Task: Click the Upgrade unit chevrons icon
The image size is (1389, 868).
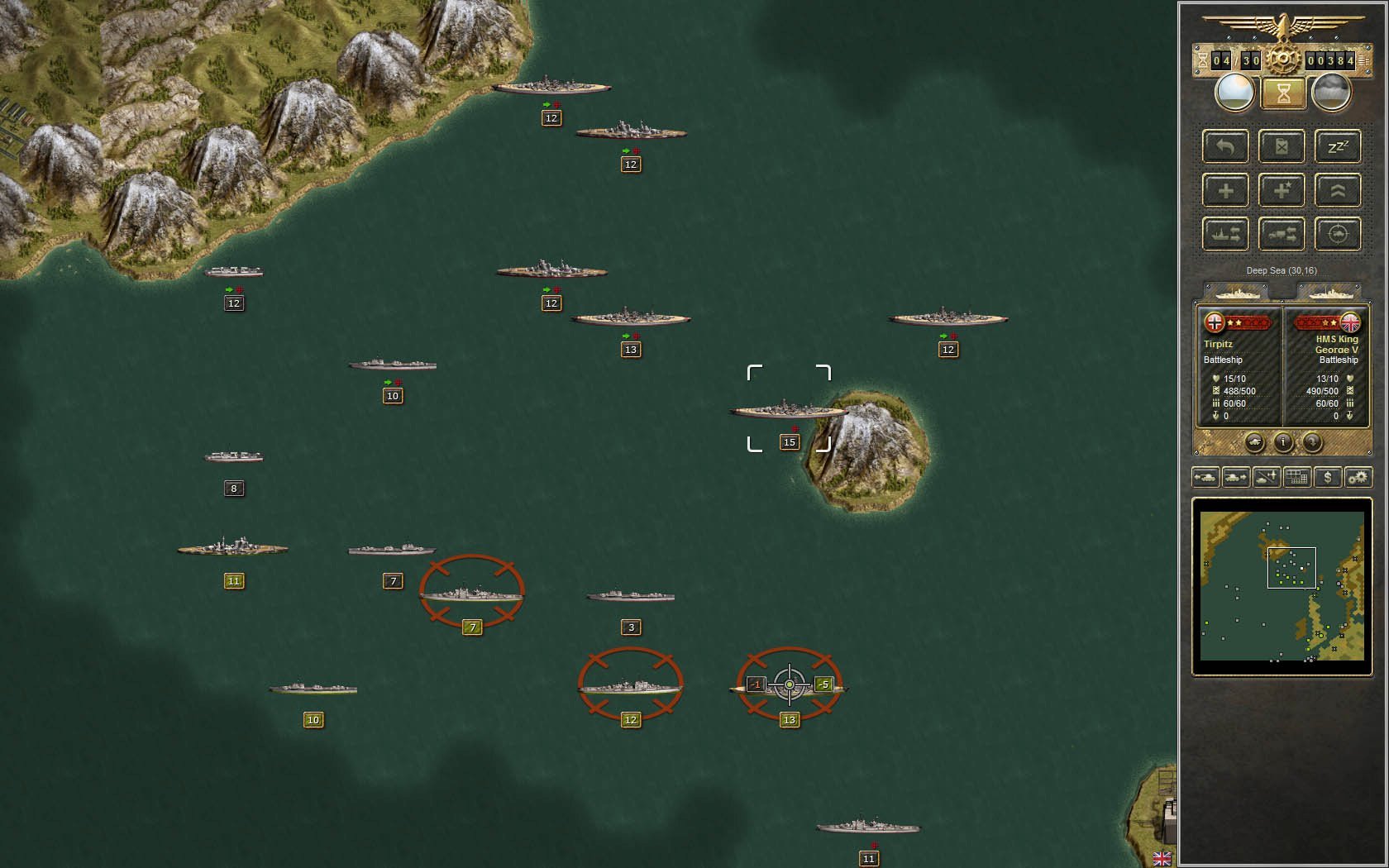Action: click(x=1338, y=190)
